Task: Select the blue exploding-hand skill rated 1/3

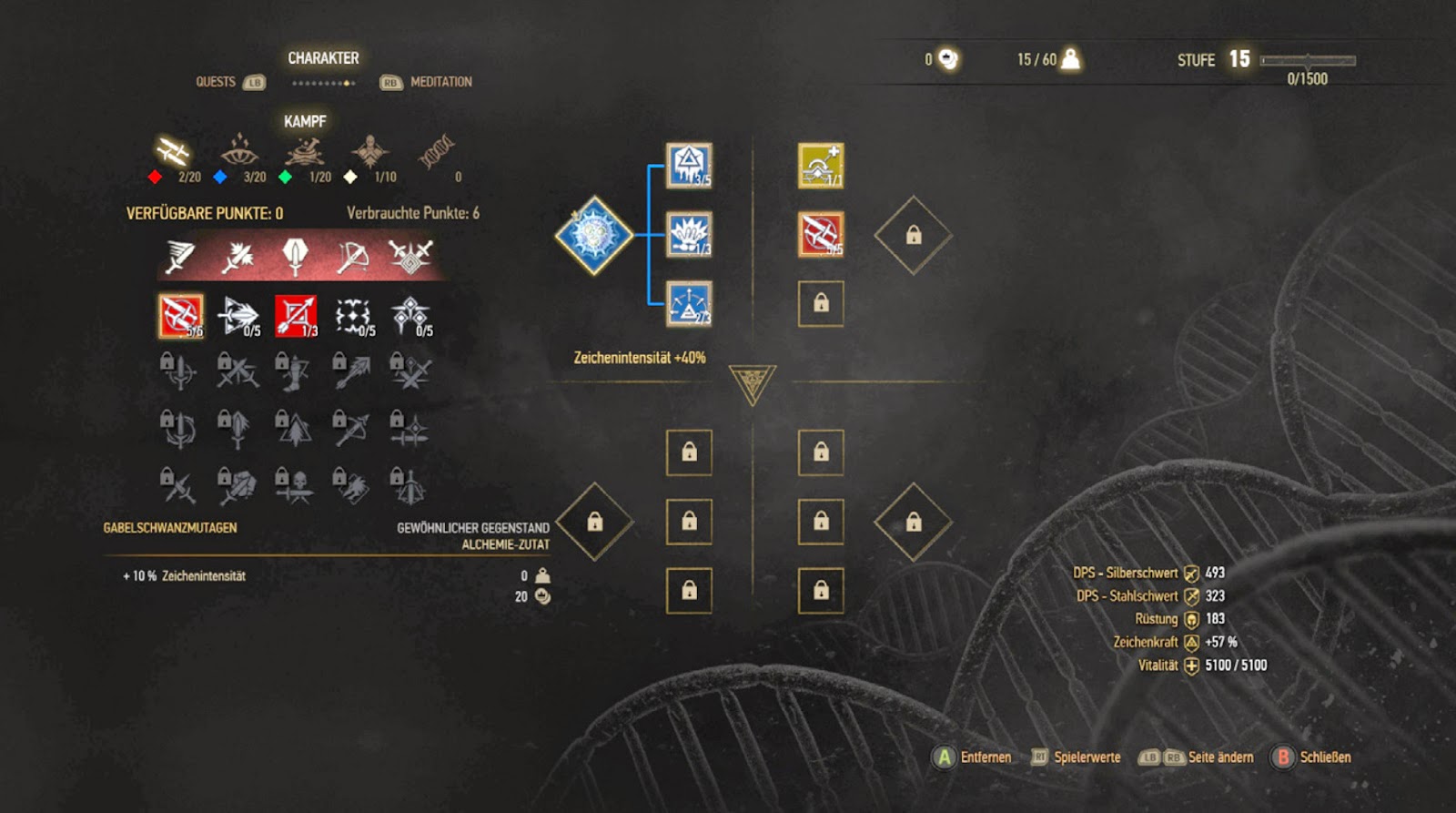Action: 689,235
